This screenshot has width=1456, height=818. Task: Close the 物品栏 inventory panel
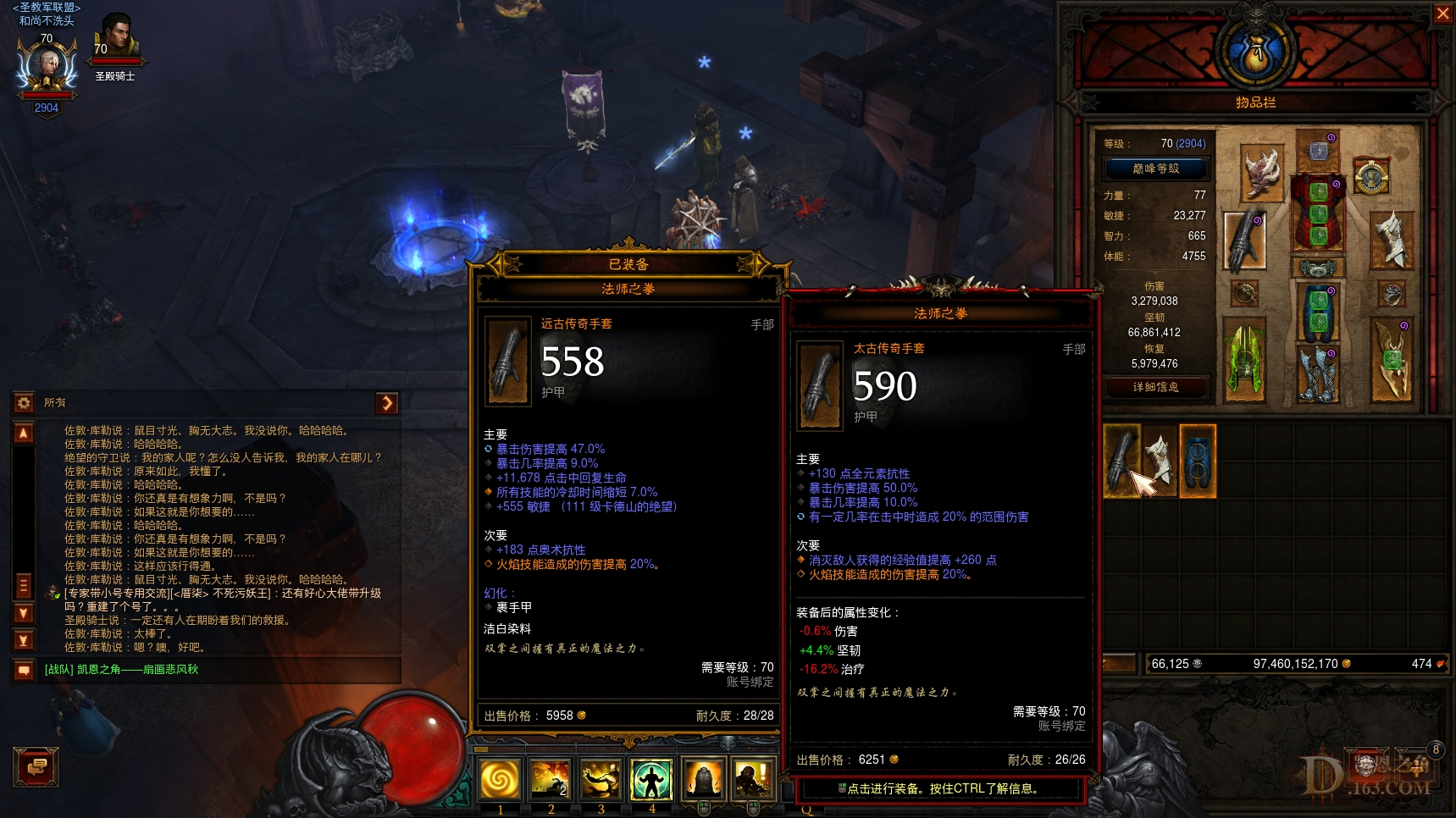(1443, 14)
